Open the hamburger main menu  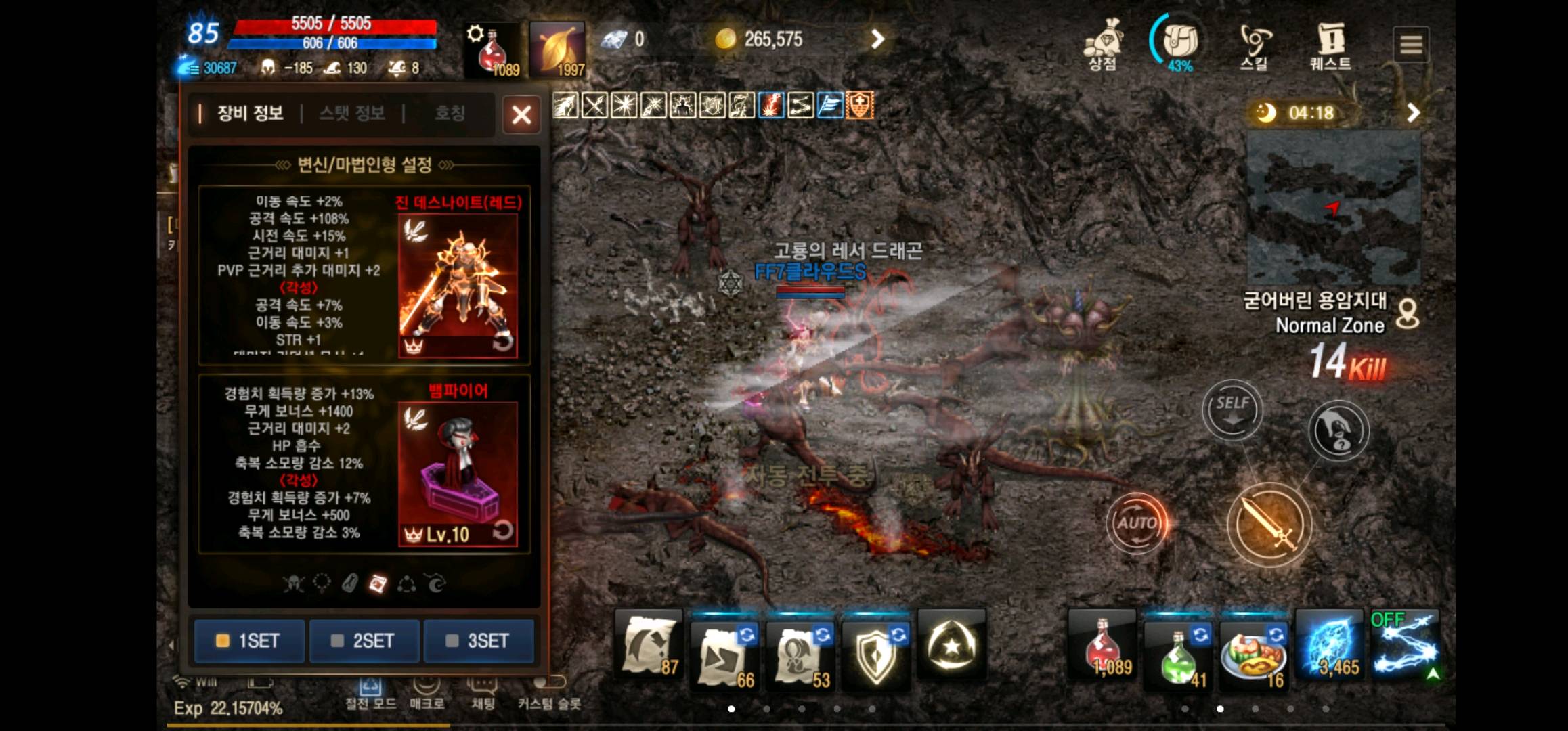[1411, 45]
